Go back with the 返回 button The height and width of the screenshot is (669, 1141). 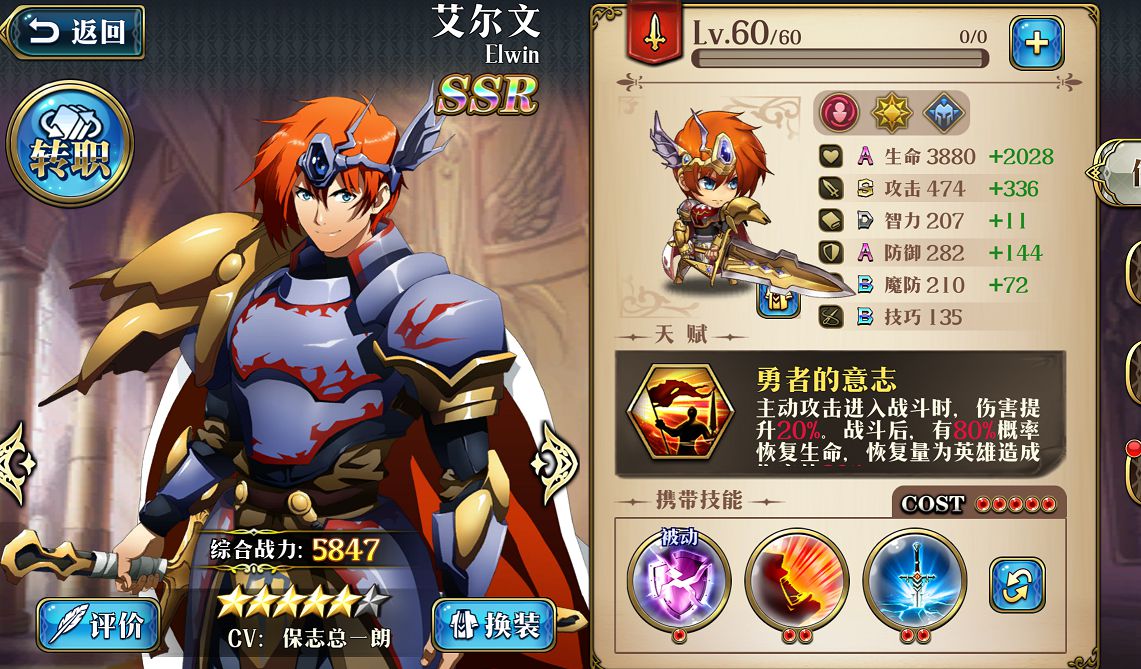(x=74, y=32)
